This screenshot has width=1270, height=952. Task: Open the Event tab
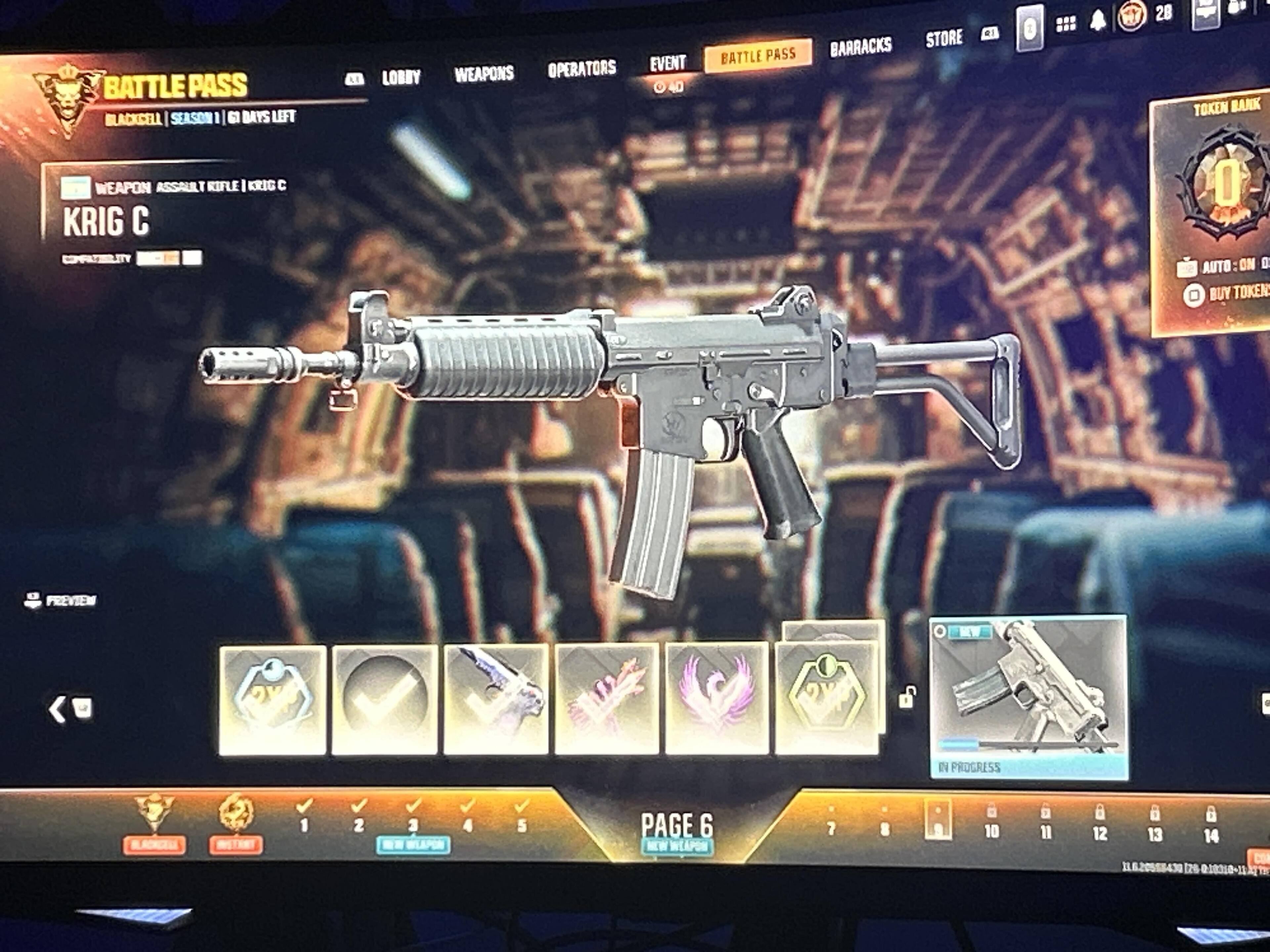(667, 63)
